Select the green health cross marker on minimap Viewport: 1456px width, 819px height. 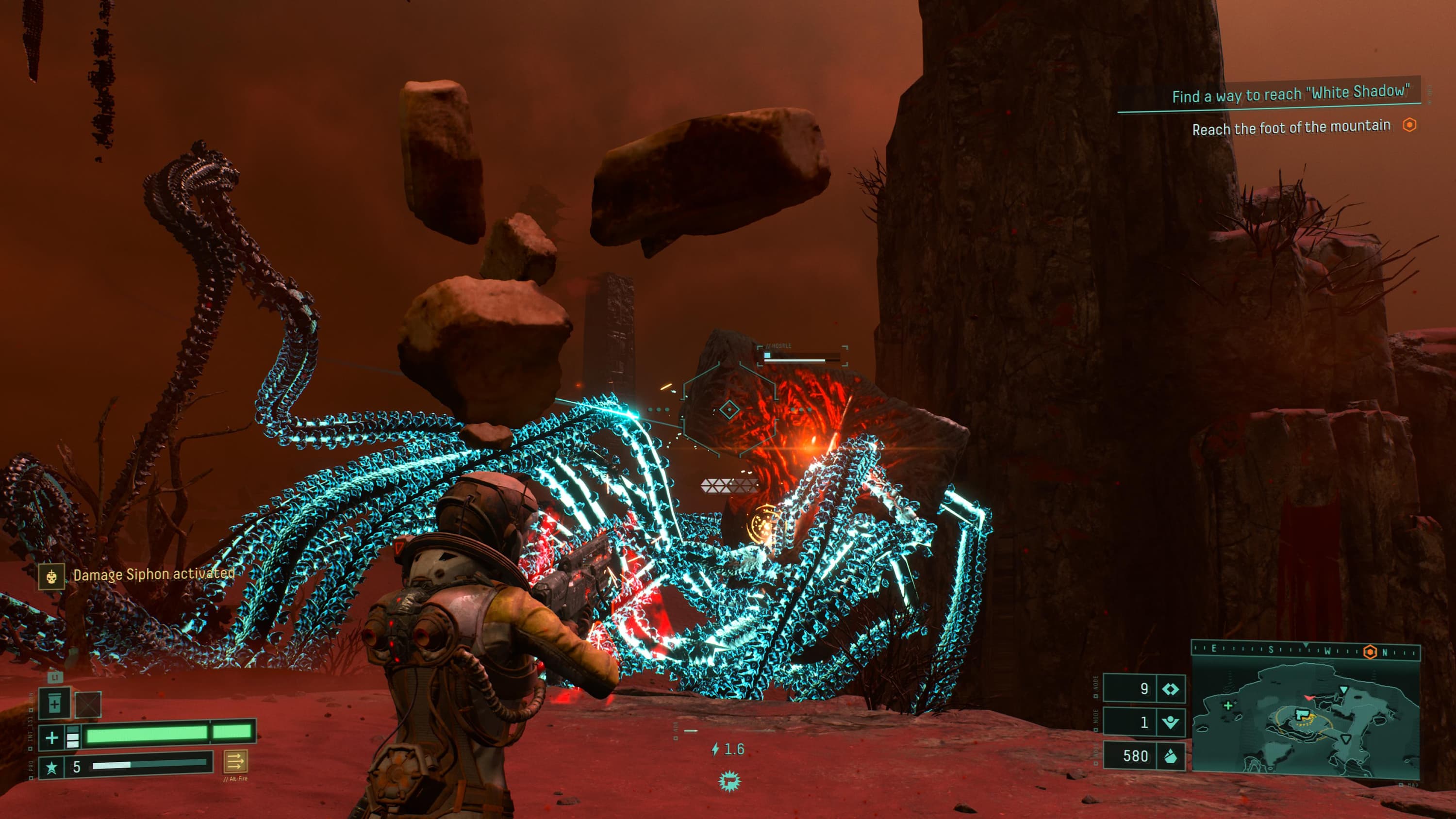coord(1228,705)
